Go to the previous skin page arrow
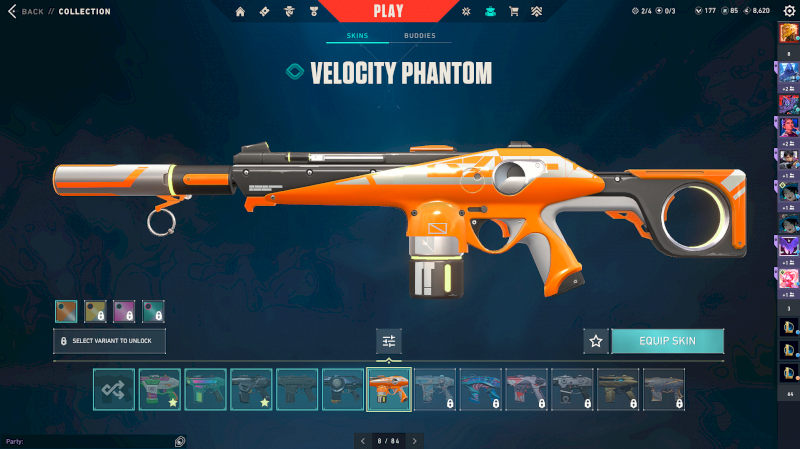The width and height of the screenshot is (800, 449). (363, 440)
